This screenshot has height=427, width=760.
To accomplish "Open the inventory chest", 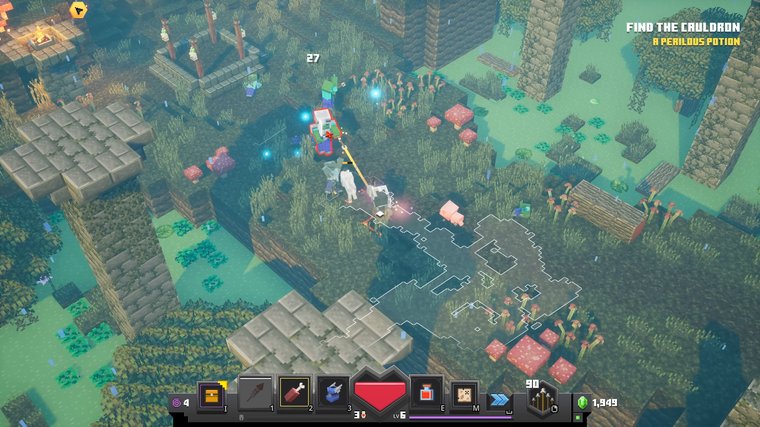I will (210, 396).
